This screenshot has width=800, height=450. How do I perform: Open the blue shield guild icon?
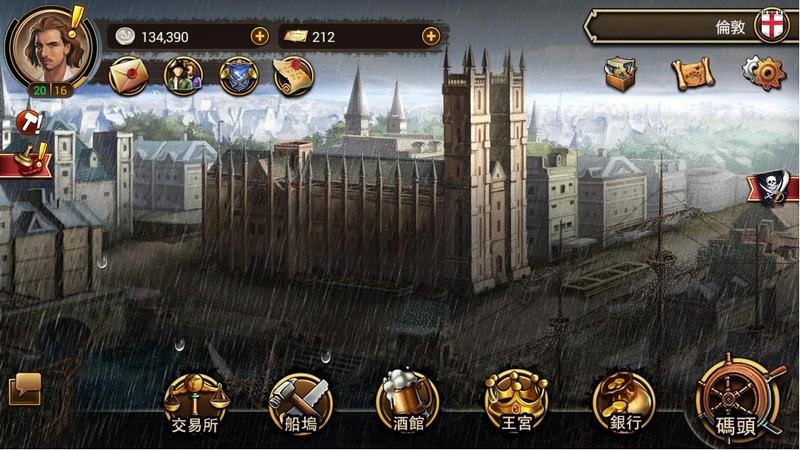[x=239, y=76]
